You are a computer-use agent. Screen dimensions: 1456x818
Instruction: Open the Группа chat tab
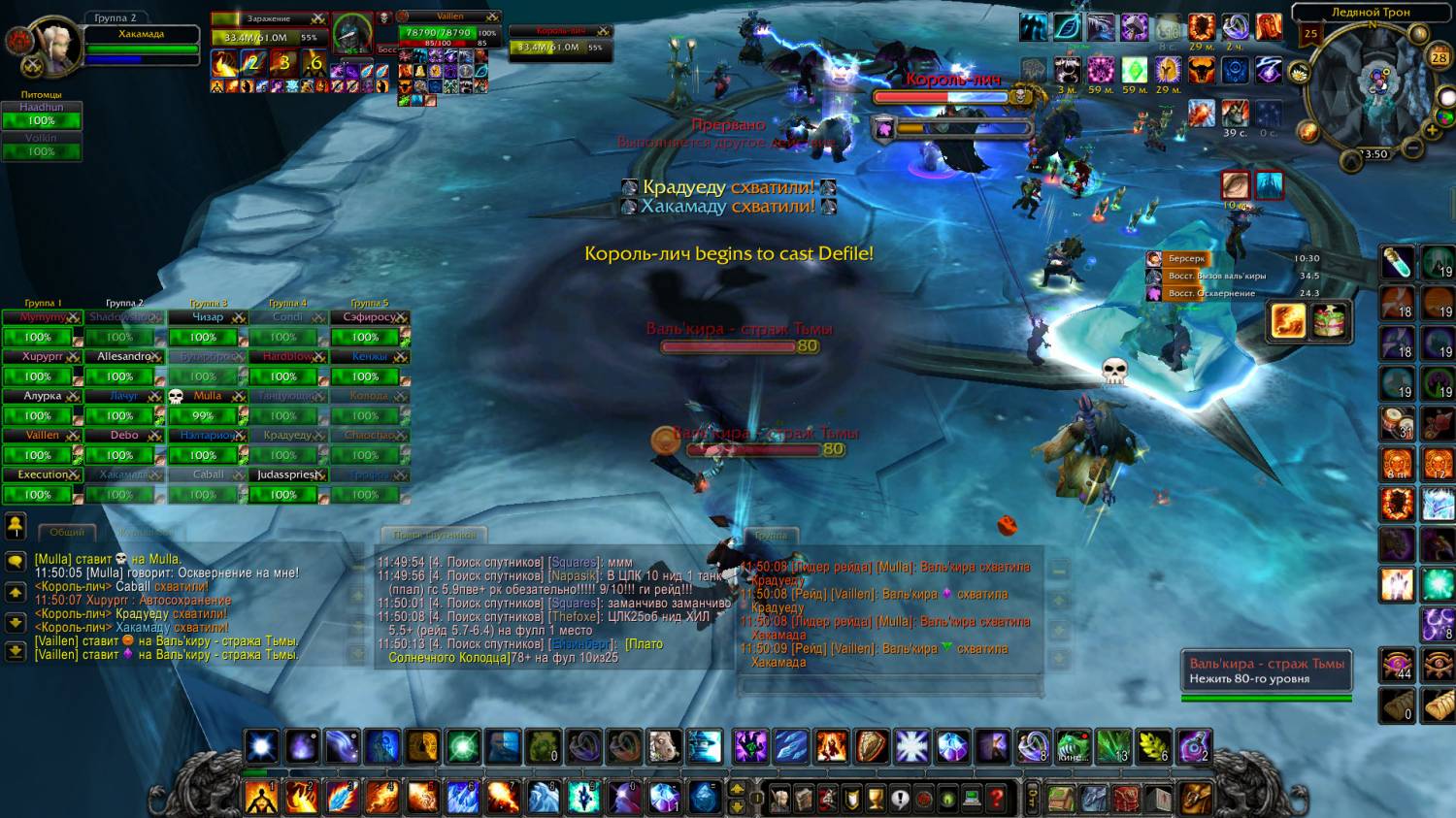[x=771, y=535]
